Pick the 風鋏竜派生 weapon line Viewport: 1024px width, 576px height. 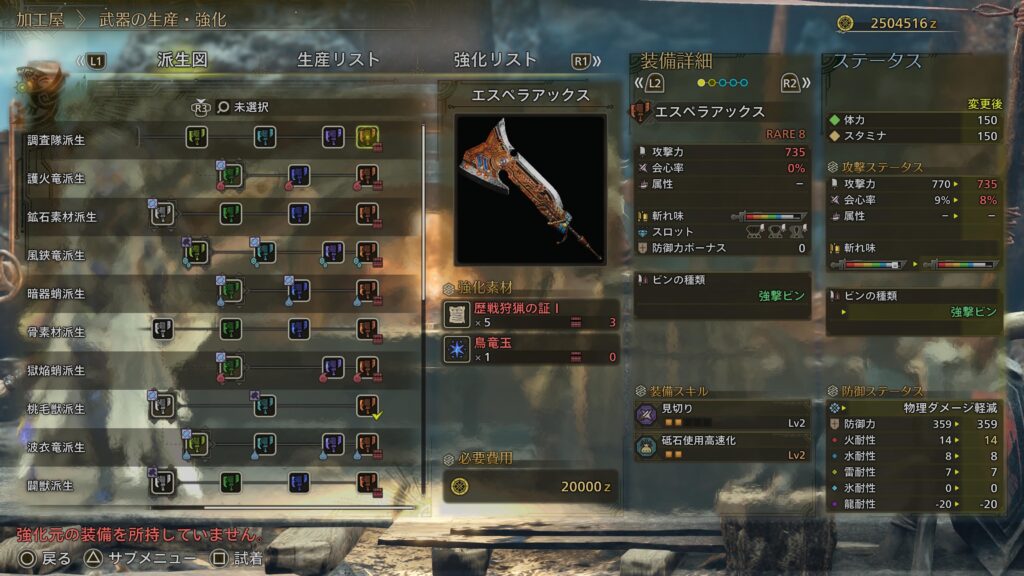pos(56,255)
